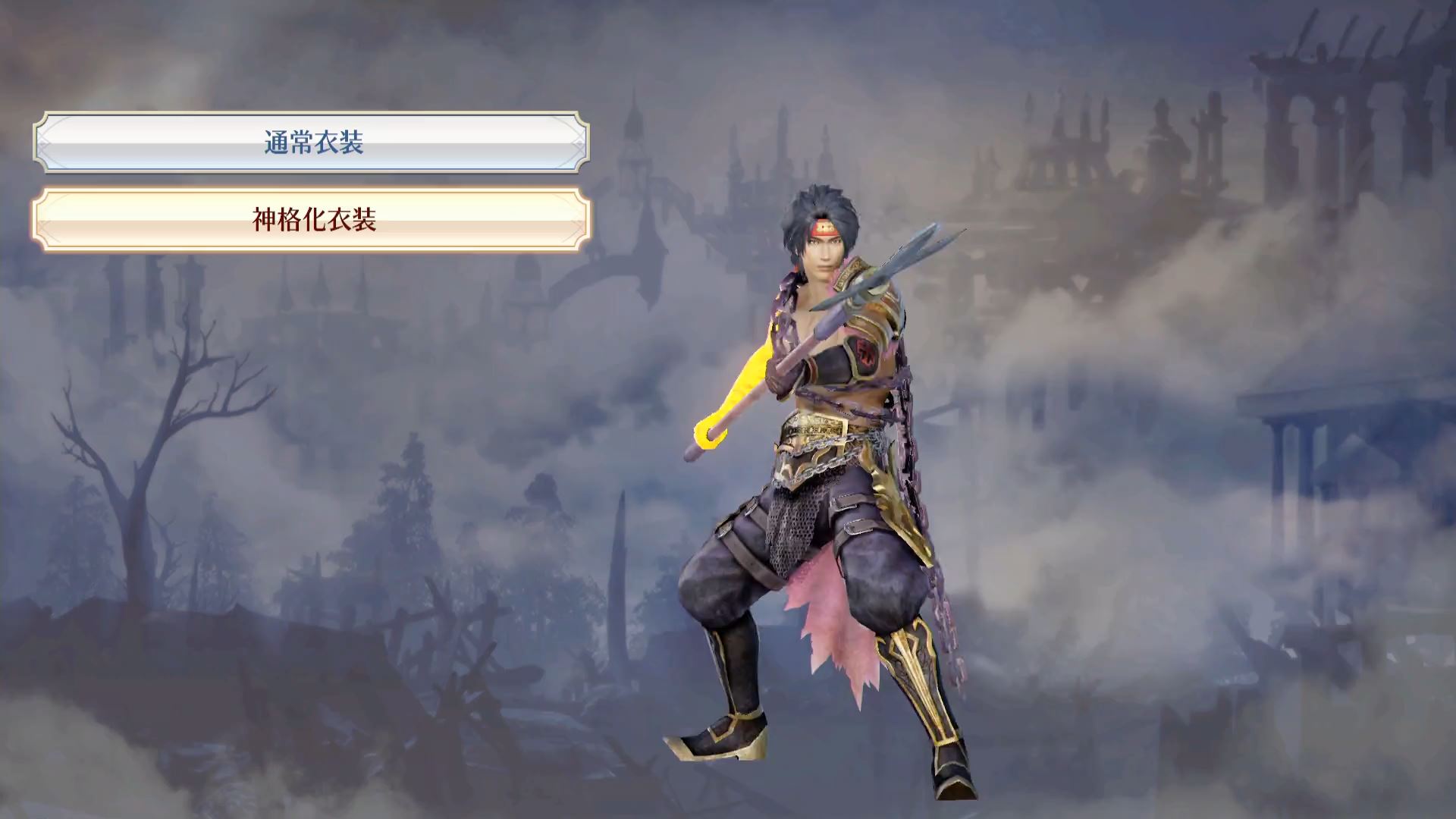Choose the 神格化衣装 deified costume option
The width and height of the screenshot is (1456, 819).
click(x=312, y=220)
